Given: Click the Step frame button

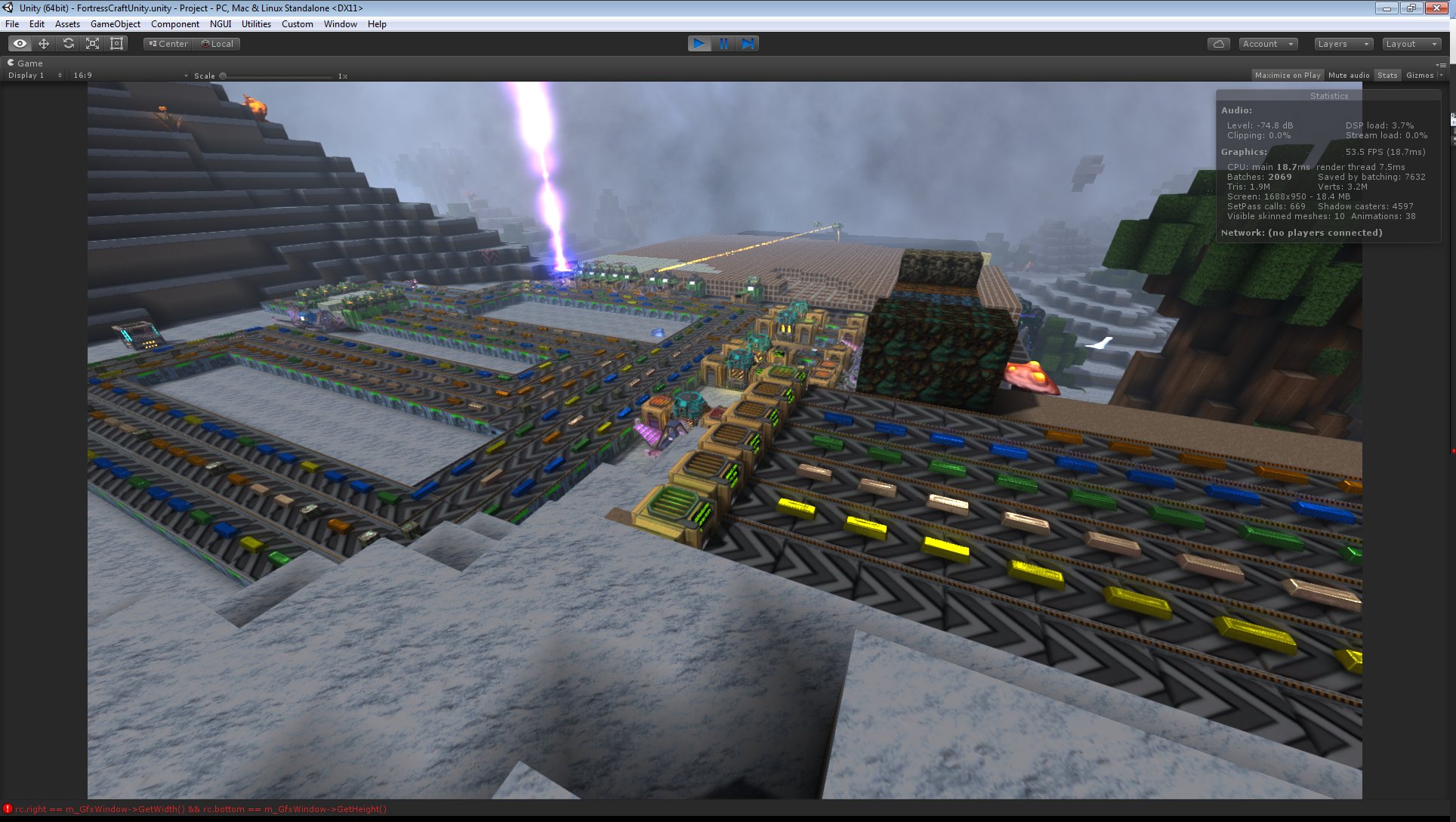Looking at the screenshot, I should click(x=748, y=43).
